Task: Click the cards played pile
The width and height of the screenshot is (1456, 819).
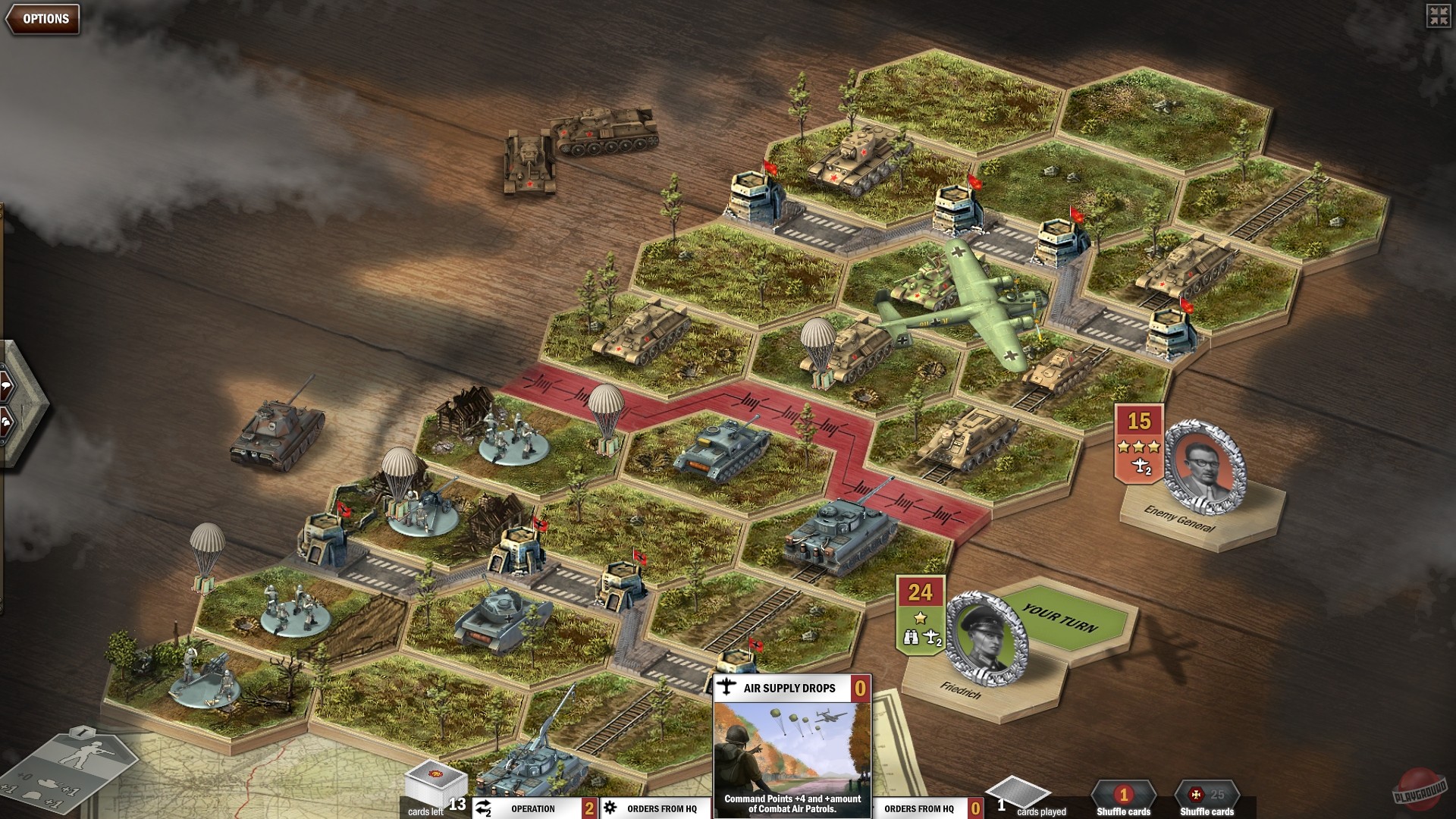Action: coord(1016,791)
